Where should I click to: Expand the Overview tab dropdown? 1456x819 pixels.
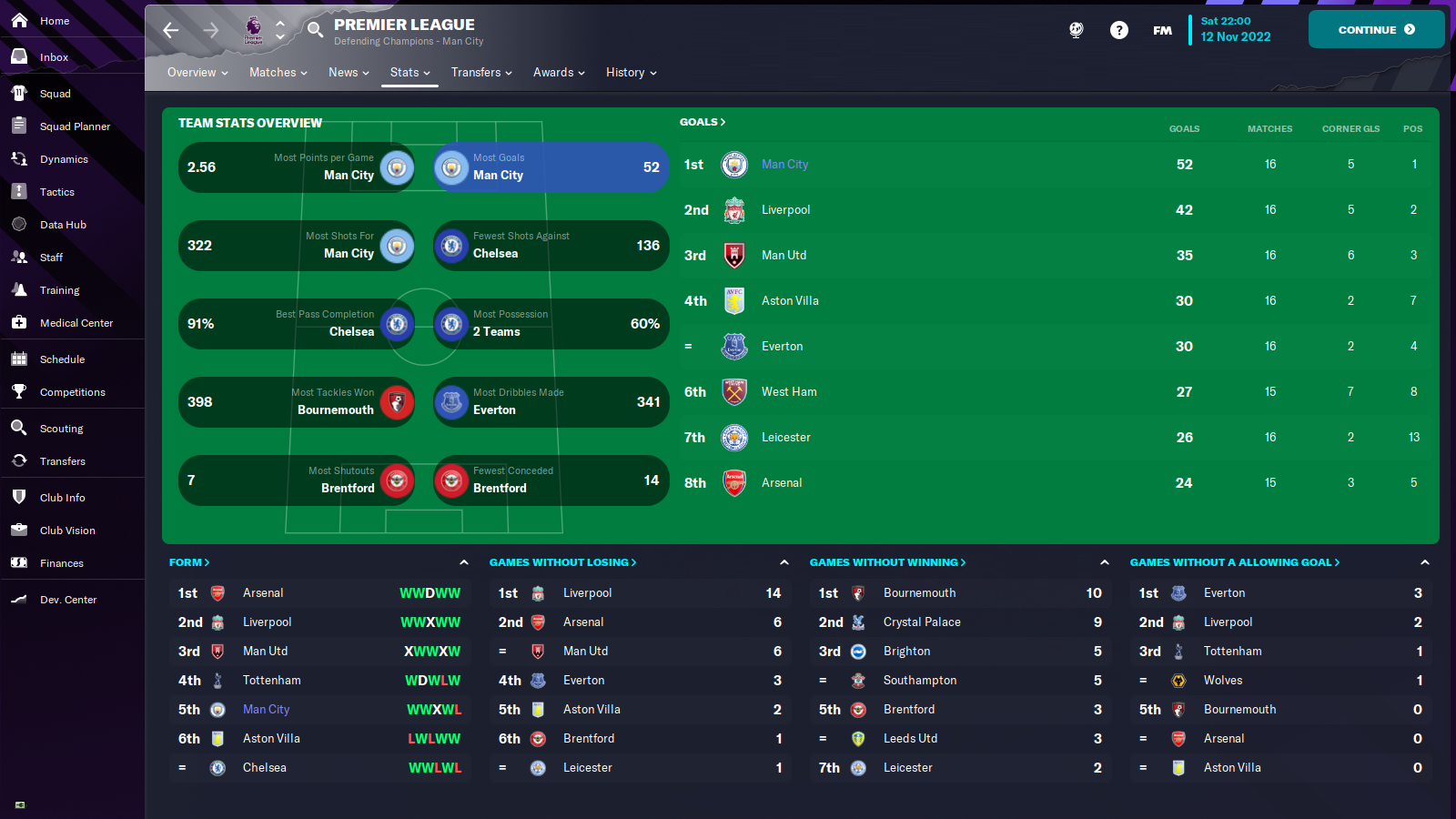197,72
